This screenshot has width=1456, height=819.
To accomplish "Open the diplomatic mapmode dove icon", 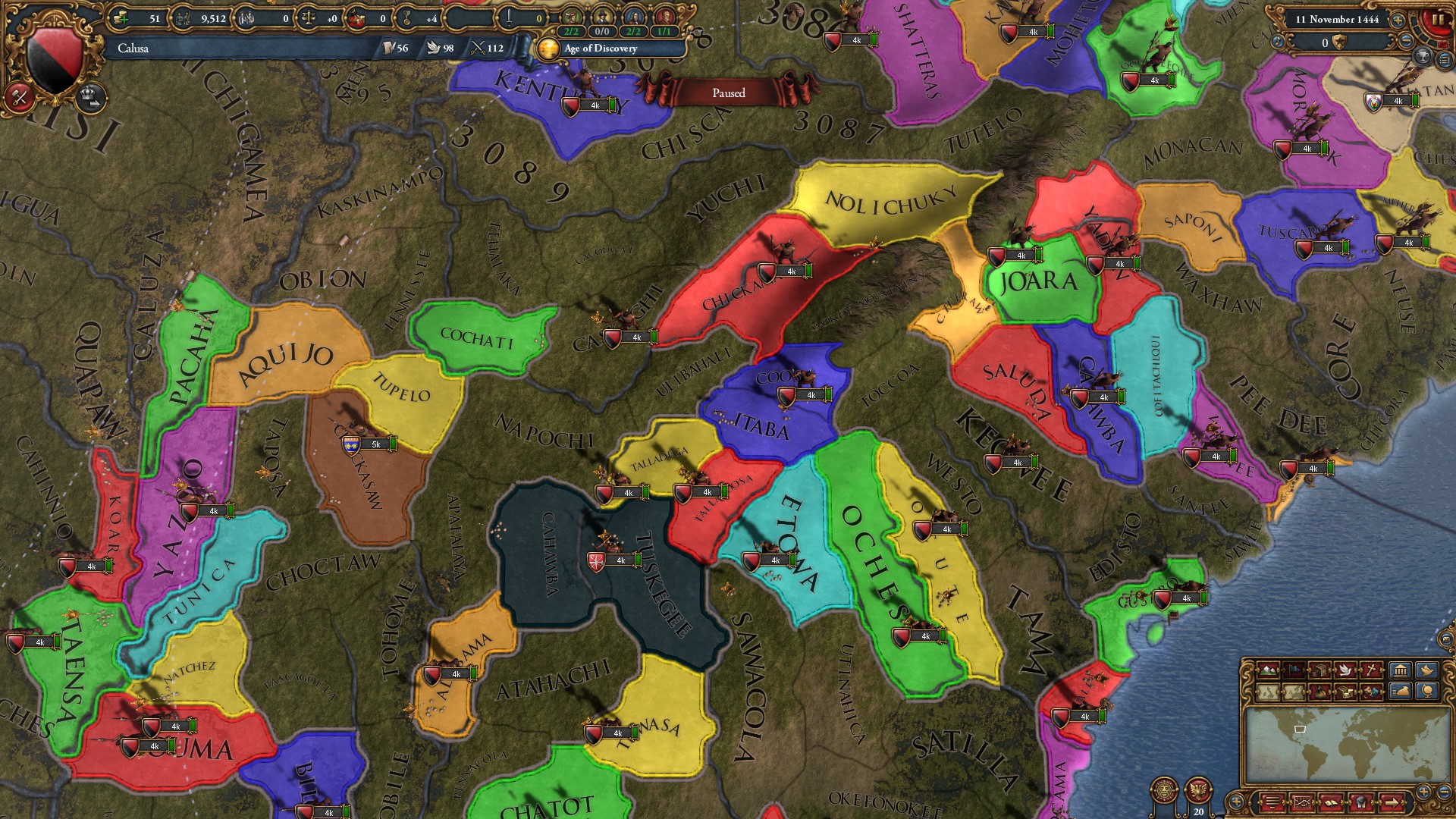I will (1345, 669).
